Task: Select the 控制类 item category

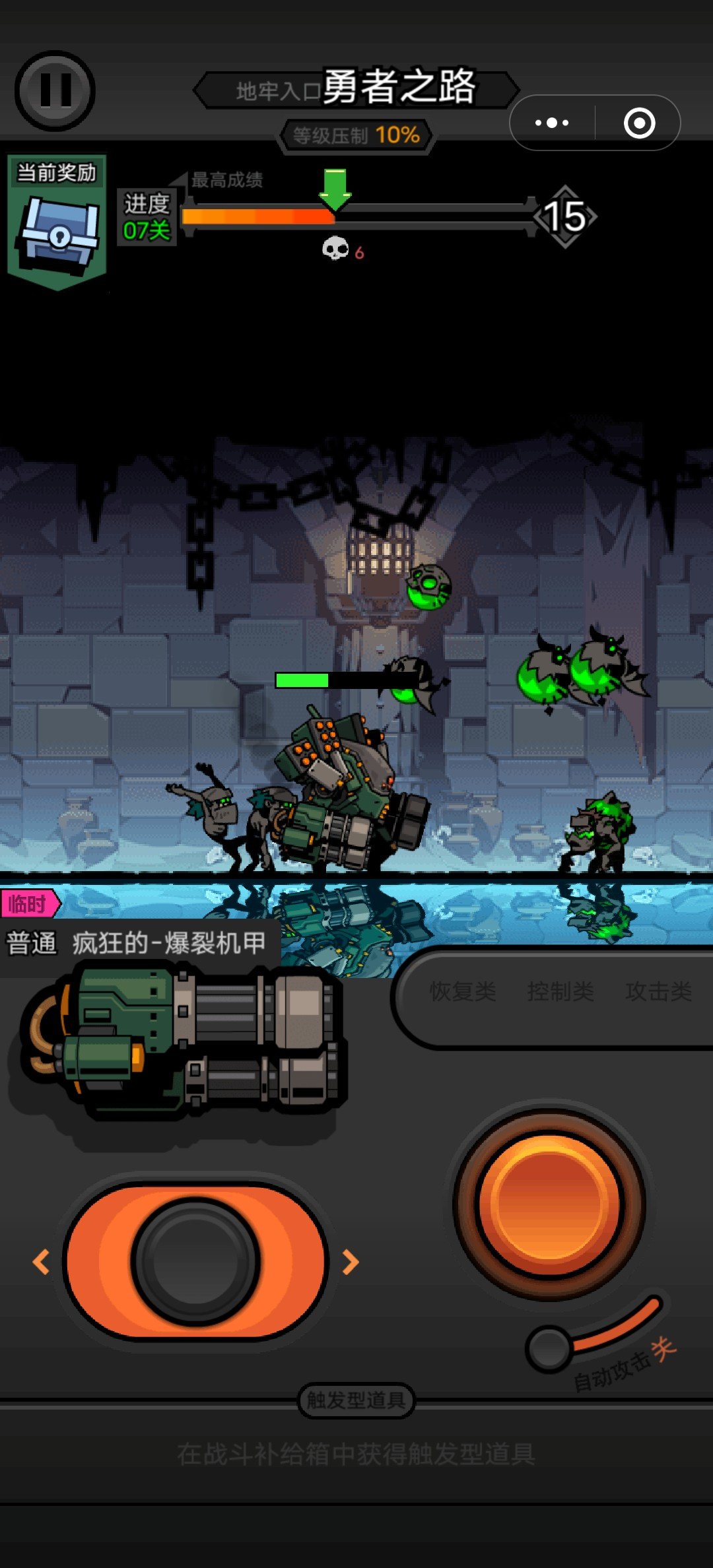Action: [x=560, y=991]
